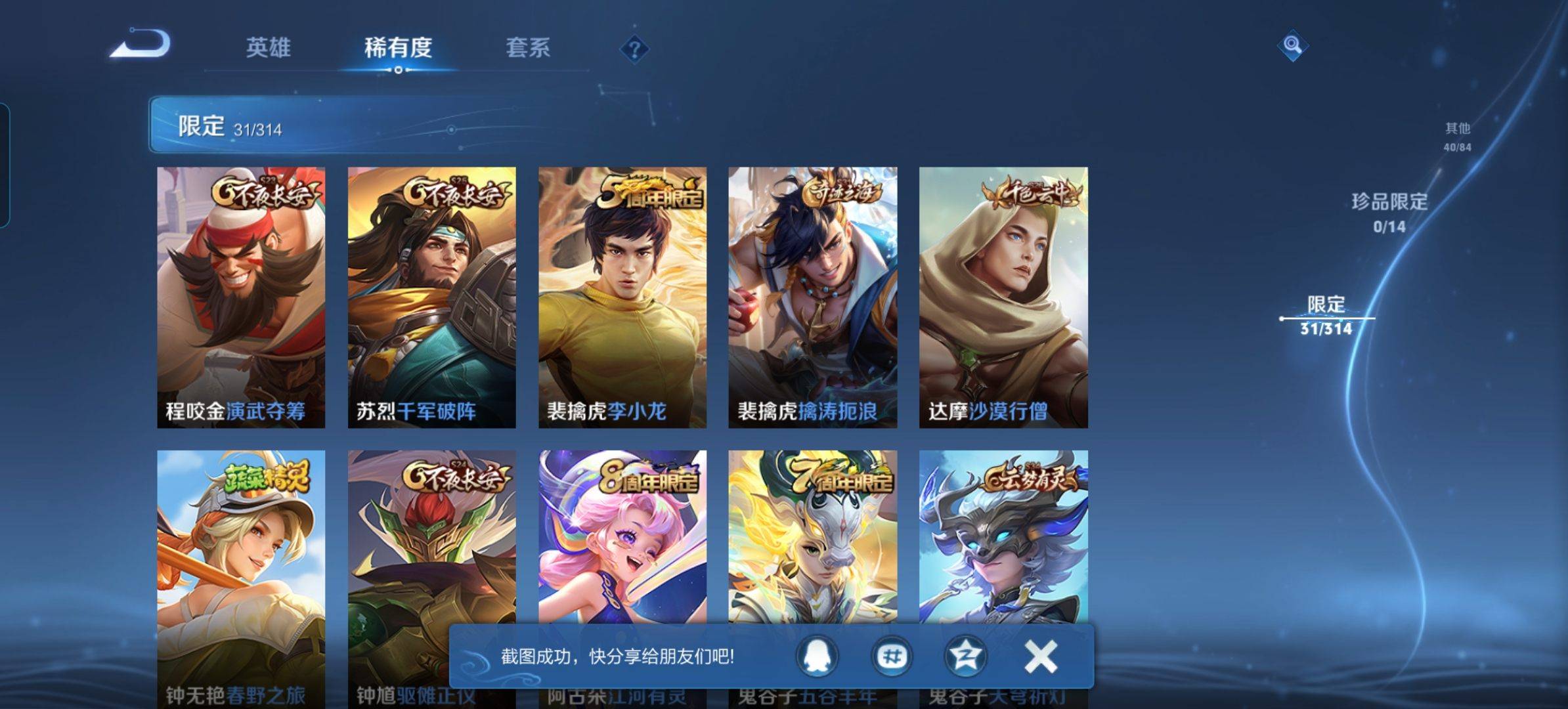Jump to 珍品限定 rarity category
Viewport: 1568px width, 709px height.
tap(1389, 211)
